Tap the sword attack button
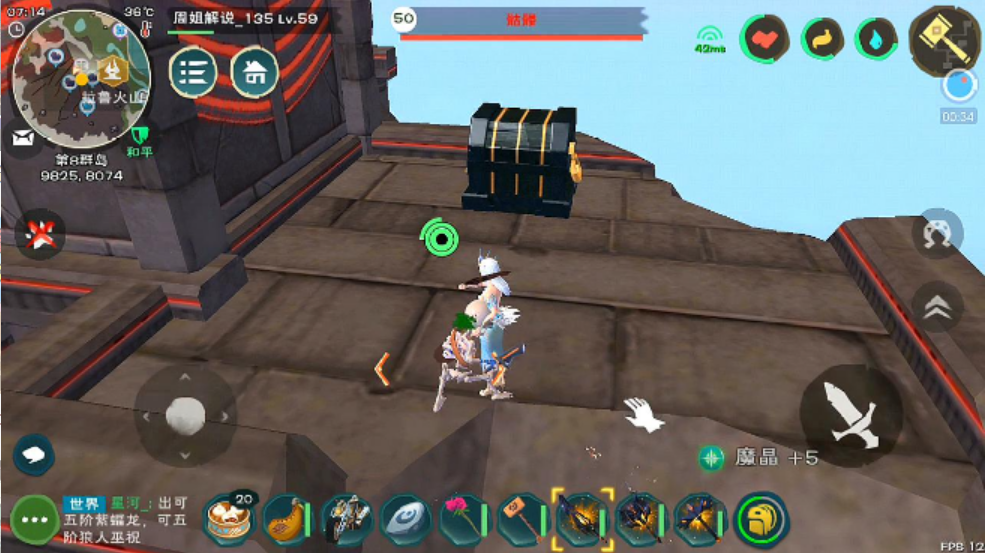 (x=851, y=415)
